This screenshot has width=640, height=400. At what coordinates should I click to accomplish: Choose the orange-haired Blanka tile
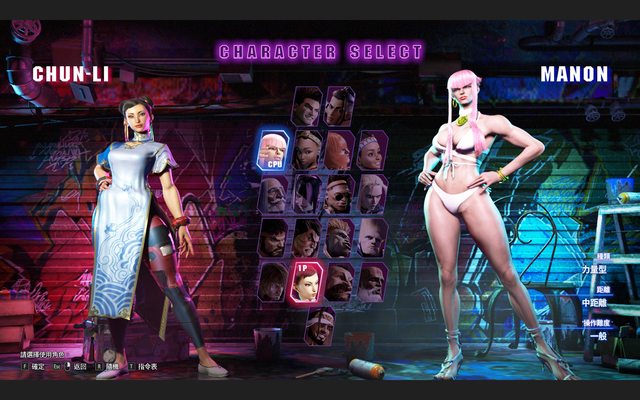(x=340, y=237)
